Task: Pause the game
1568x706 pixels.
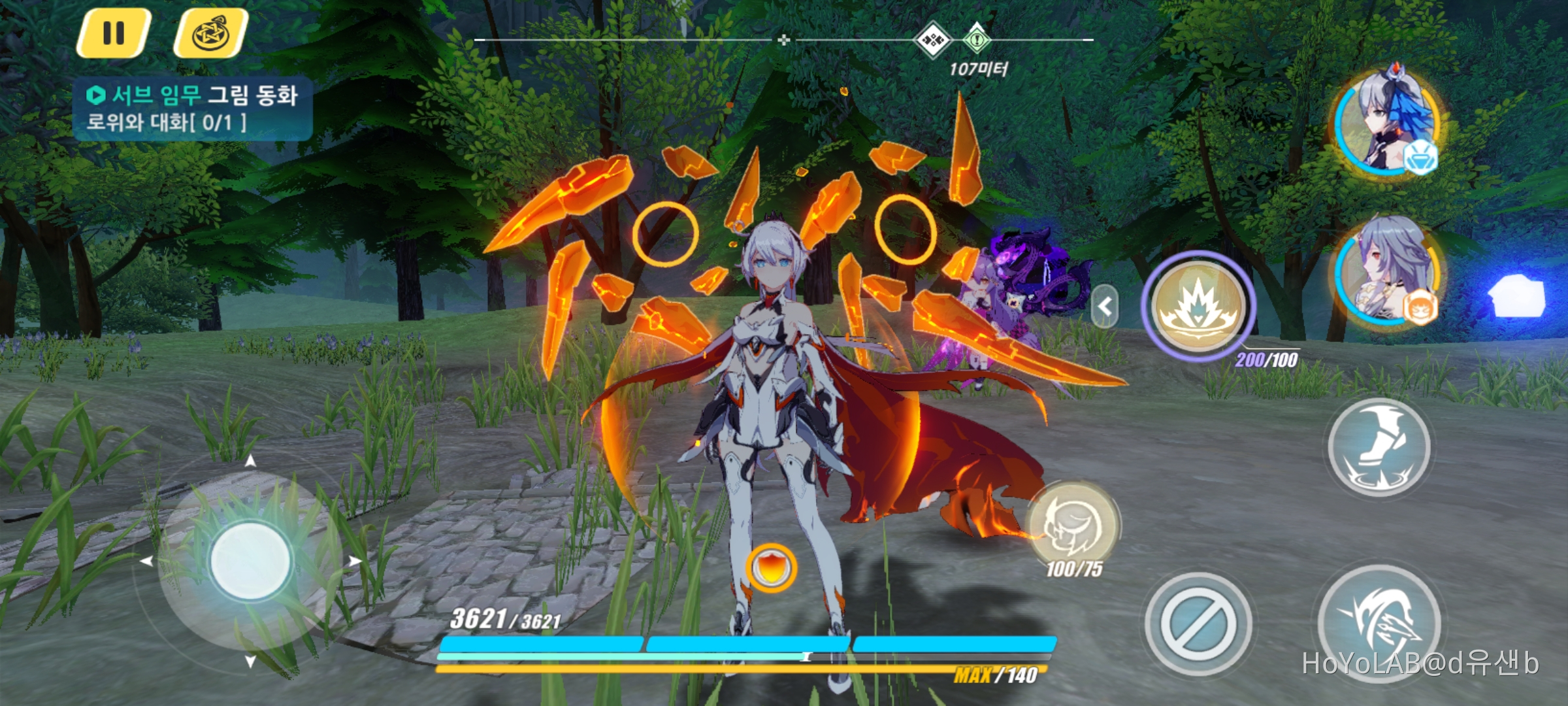Action: 113,34
